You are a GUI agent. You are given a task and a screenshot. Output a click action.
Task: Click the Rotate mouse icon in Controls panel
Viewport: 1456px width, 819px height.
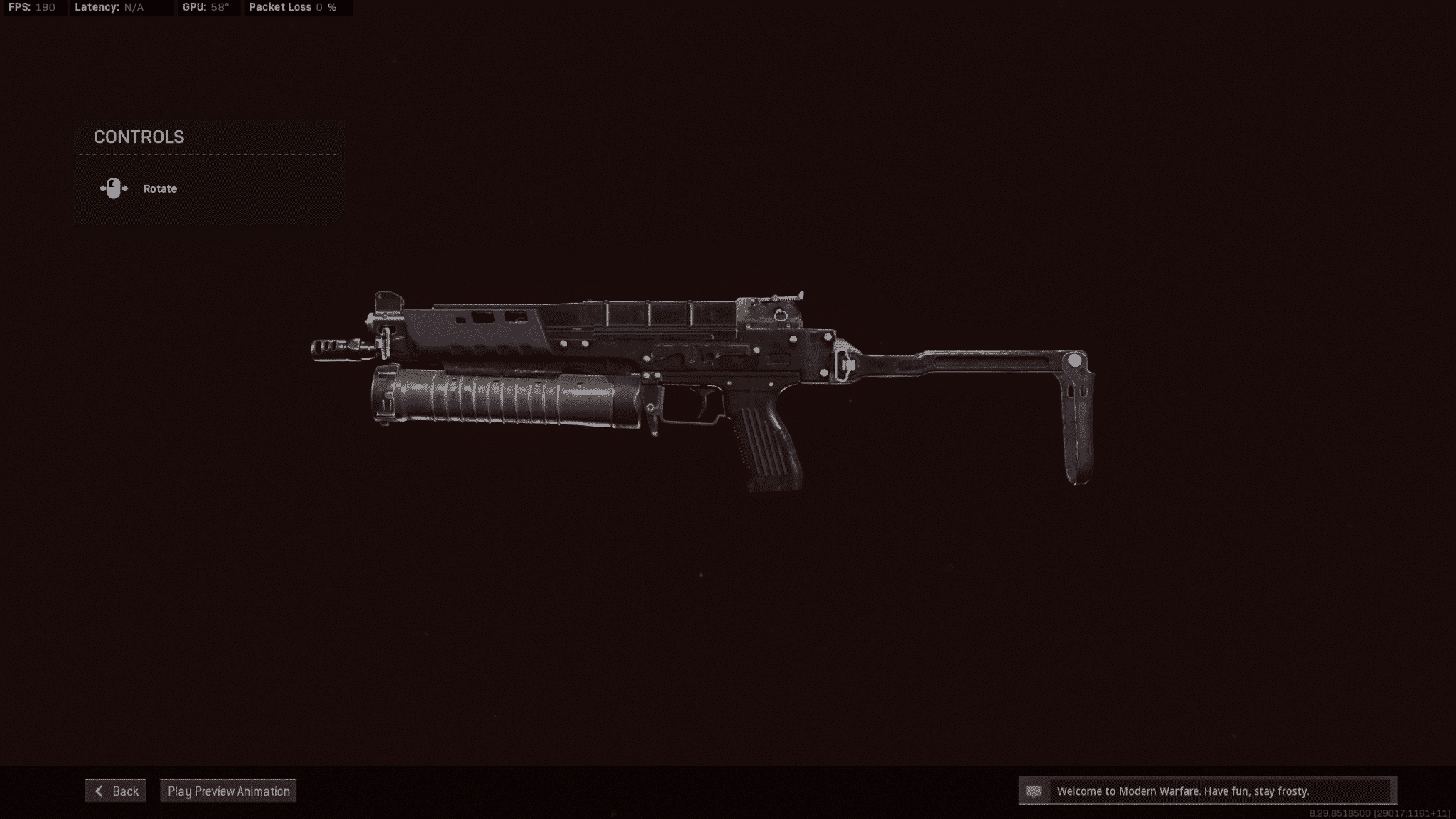(x=114, y=188)
